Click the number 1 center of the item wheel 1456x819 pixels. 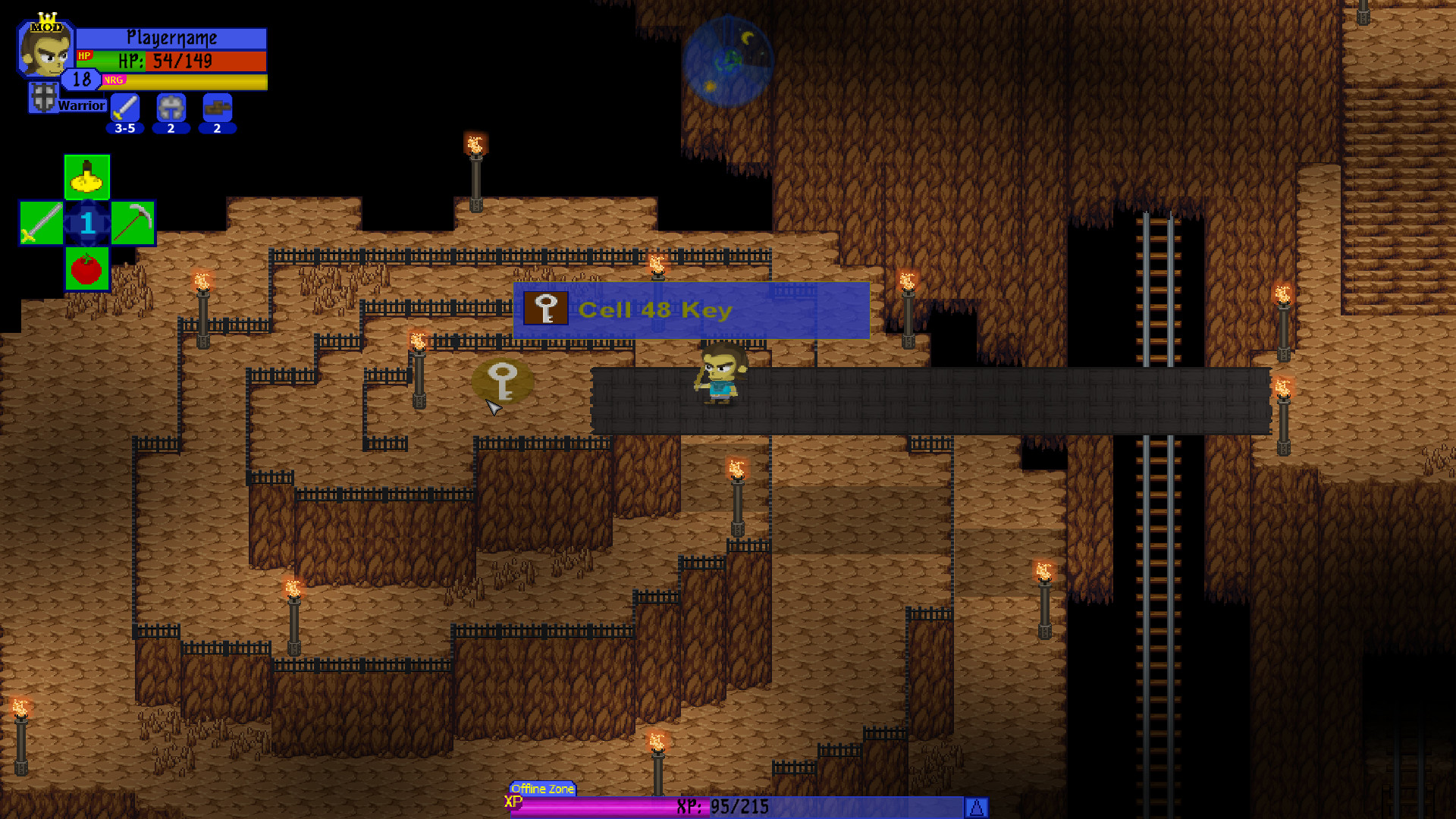pos(86,223)
